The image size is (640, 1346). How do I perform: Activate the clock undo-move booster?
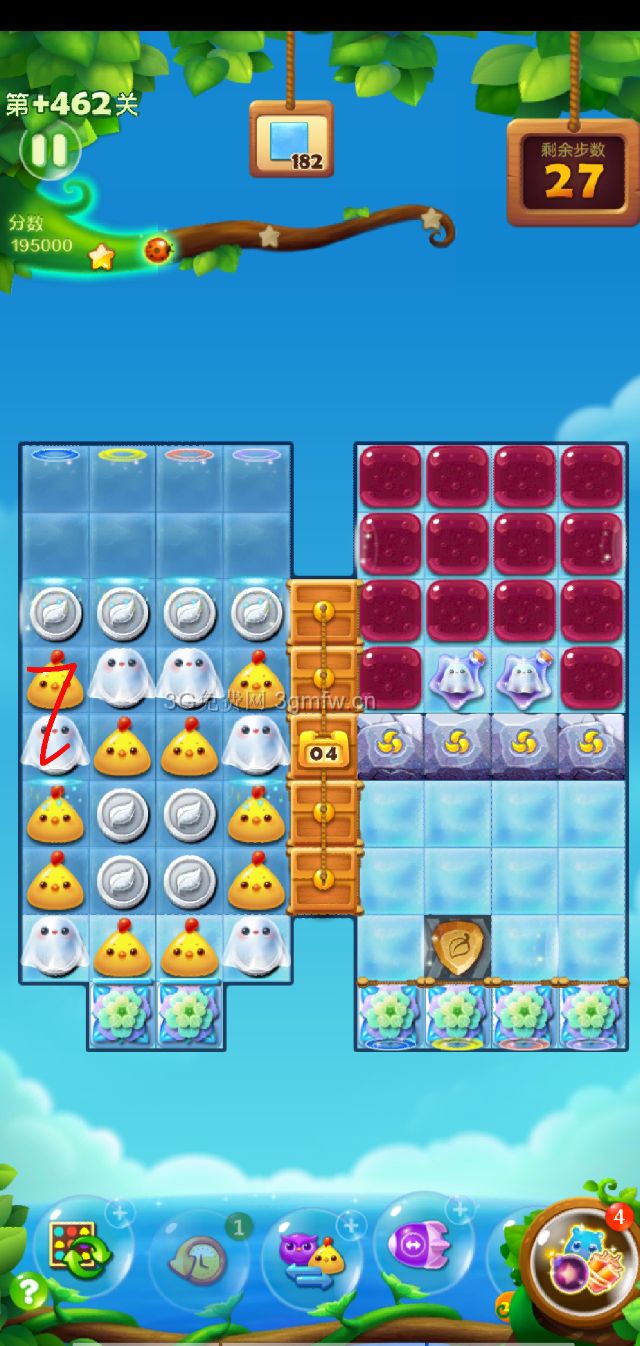pos(198,1260)
